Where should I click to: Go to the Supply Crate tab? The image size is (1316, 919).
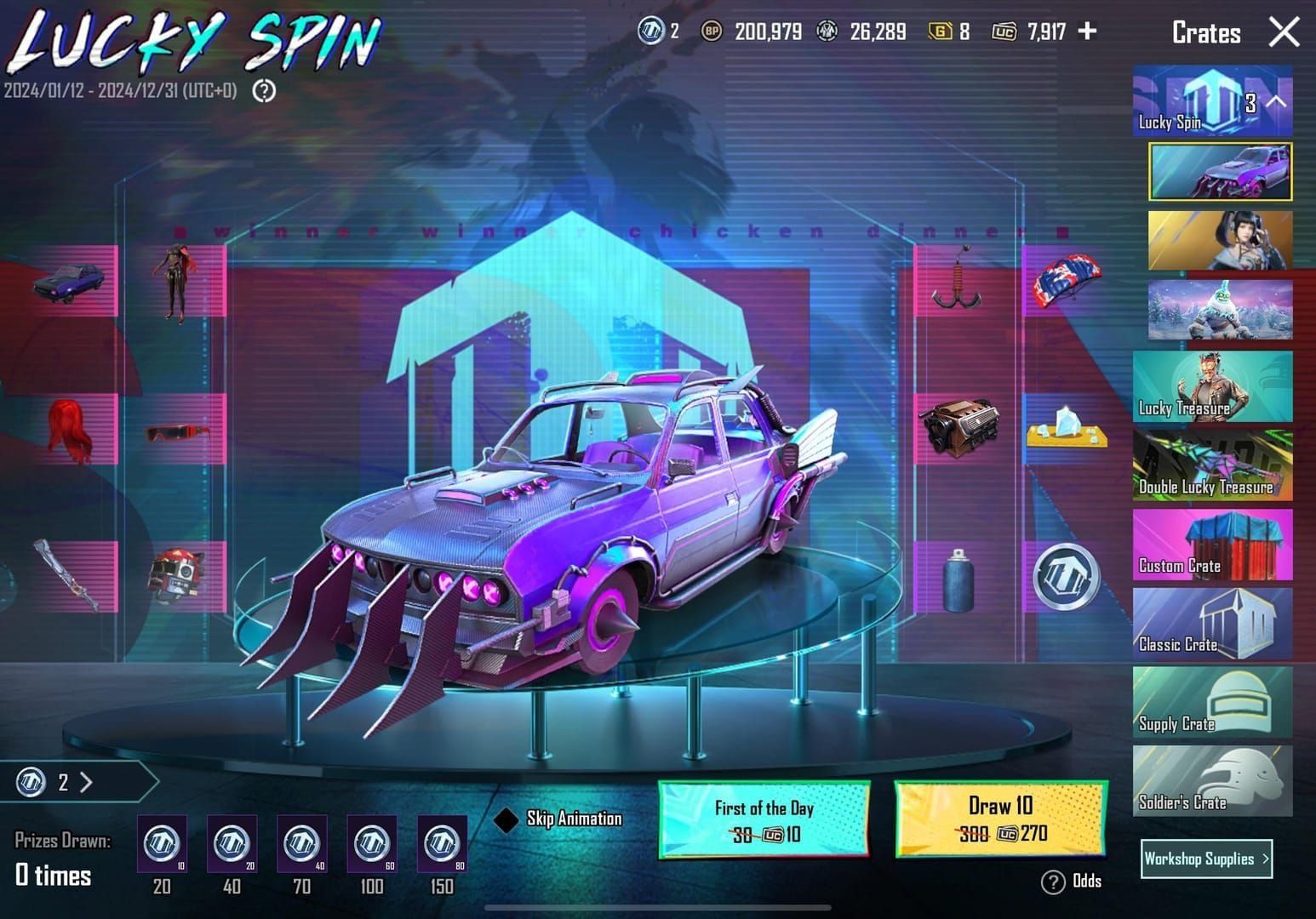click(1212, 703)
